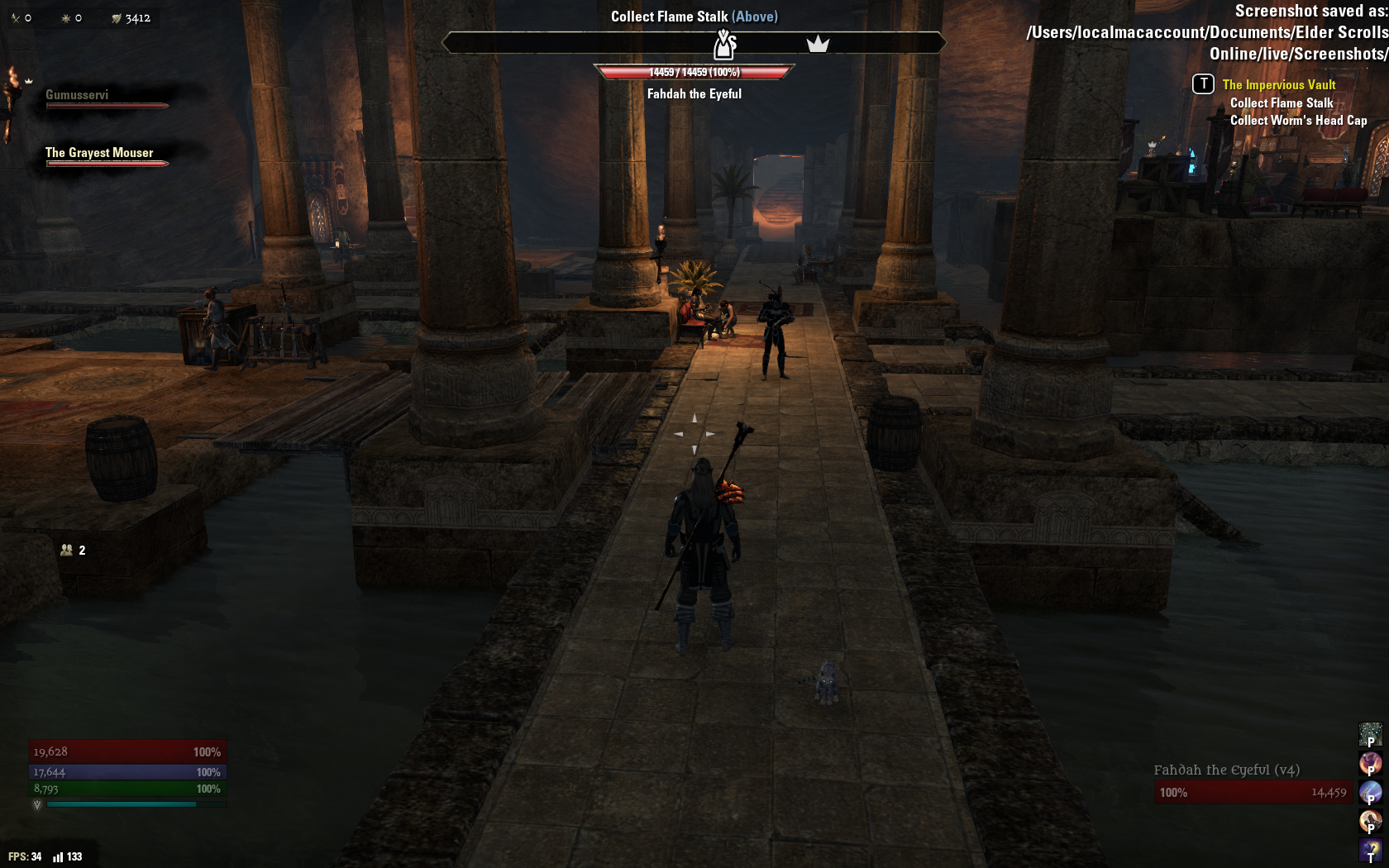Select group member Gumusservi's frame
This screenshot has width=1389, height=868.
(x=77, y=95)
